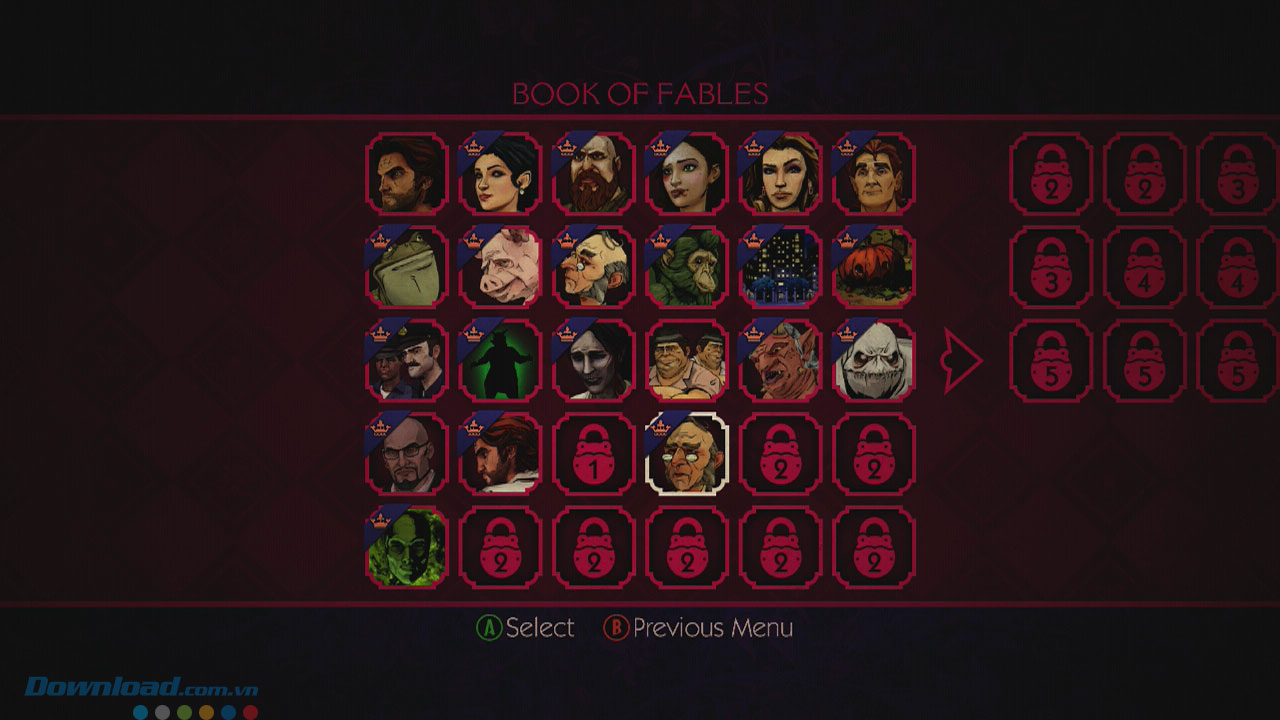This screenshot has height=720, width=1280.
Task: Choose the bald red-bearded Woodsman portrait
Action: [594, 174]
